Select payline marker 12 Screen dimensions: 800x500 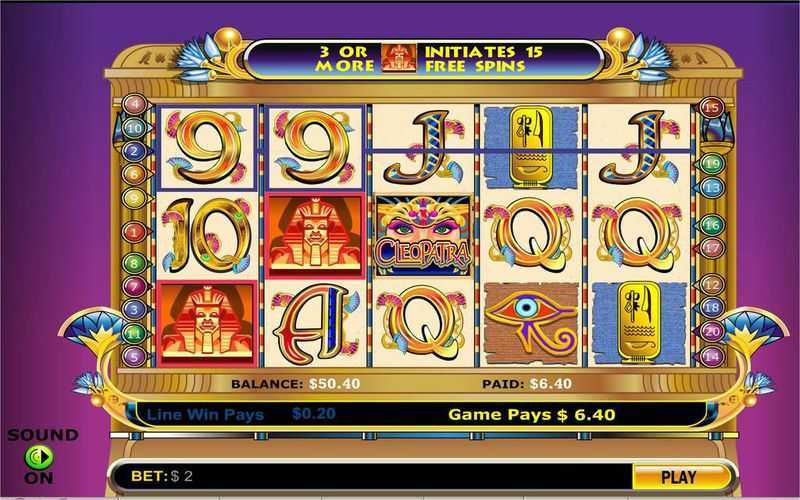[711, 284]
